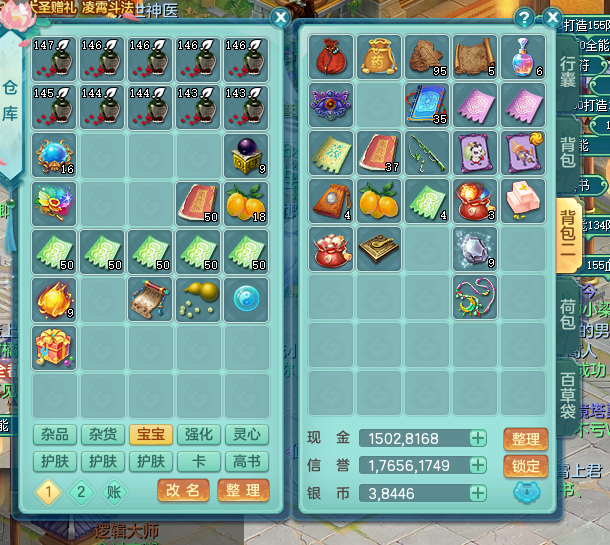
Task: Open the 百草袋 tab
Action: (x=569, y=393)
